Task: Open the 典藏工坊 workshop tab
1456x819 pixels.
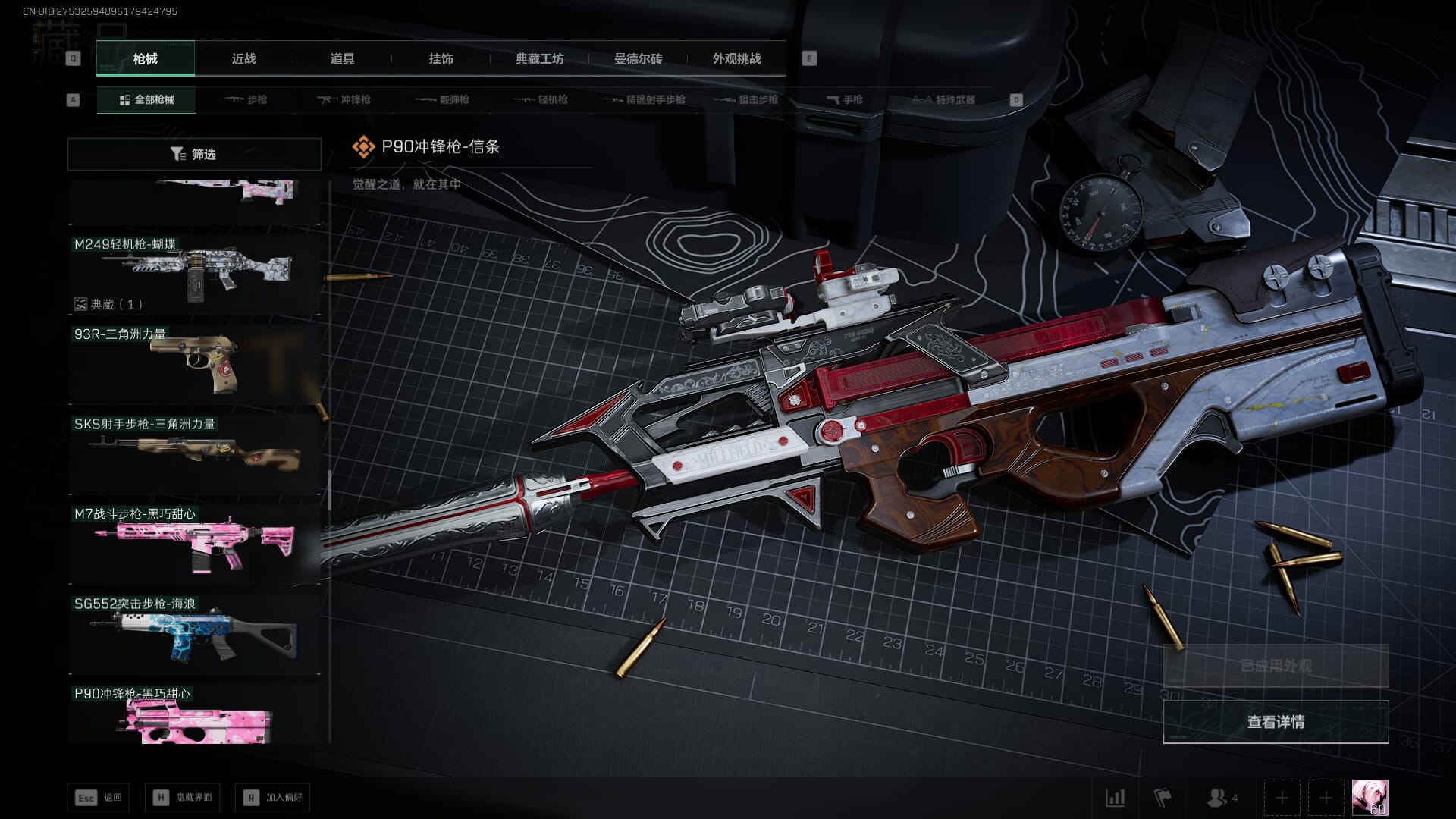Action: coord(539,59)
